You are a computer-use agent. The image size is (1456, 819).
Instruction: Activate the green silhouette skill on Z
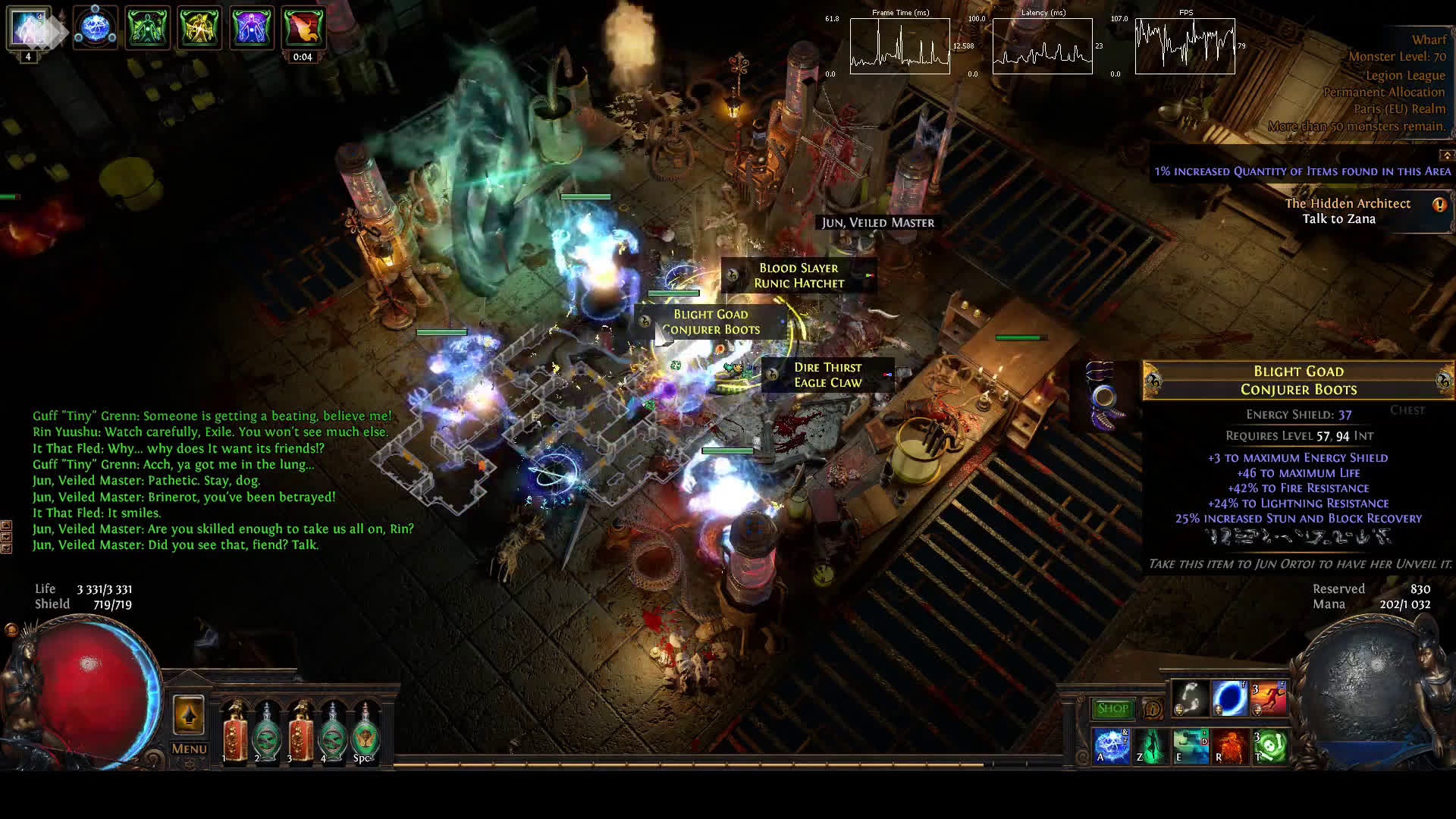point(1150,745)
